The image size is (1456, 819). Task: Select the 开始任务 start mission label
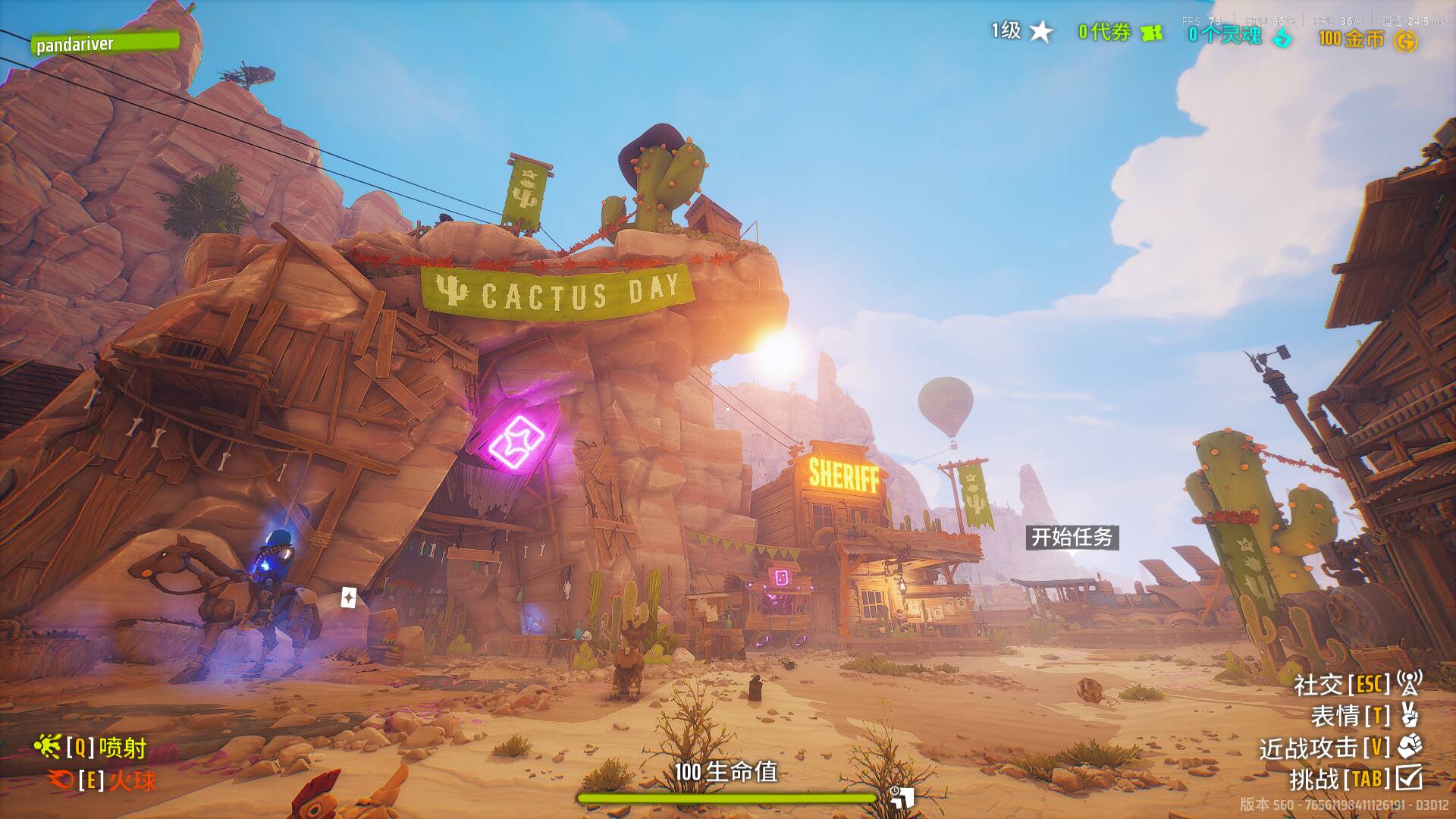(1072, 537)
